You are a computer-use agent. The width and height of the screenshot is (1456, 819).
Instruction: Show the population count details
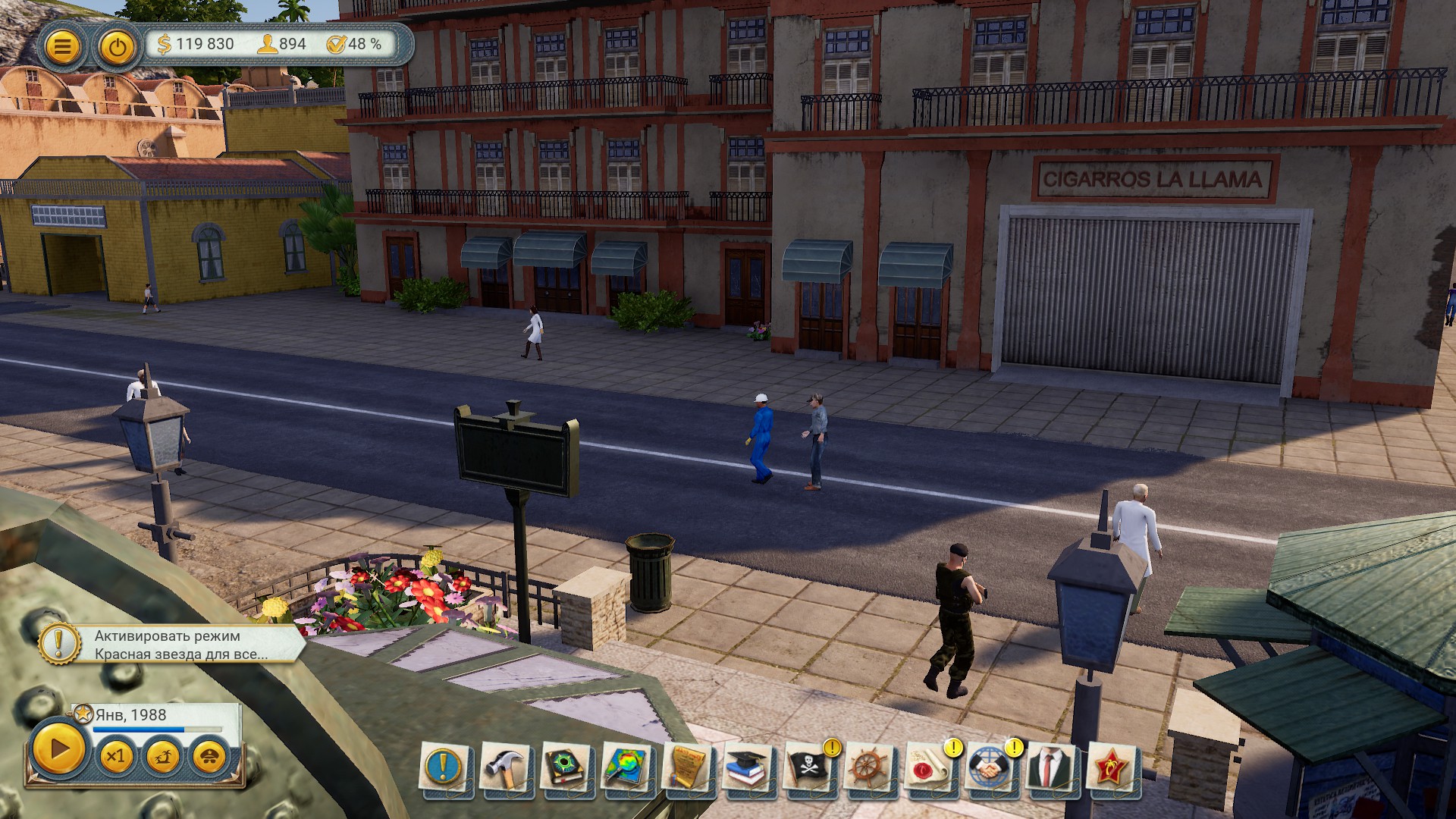282,44
